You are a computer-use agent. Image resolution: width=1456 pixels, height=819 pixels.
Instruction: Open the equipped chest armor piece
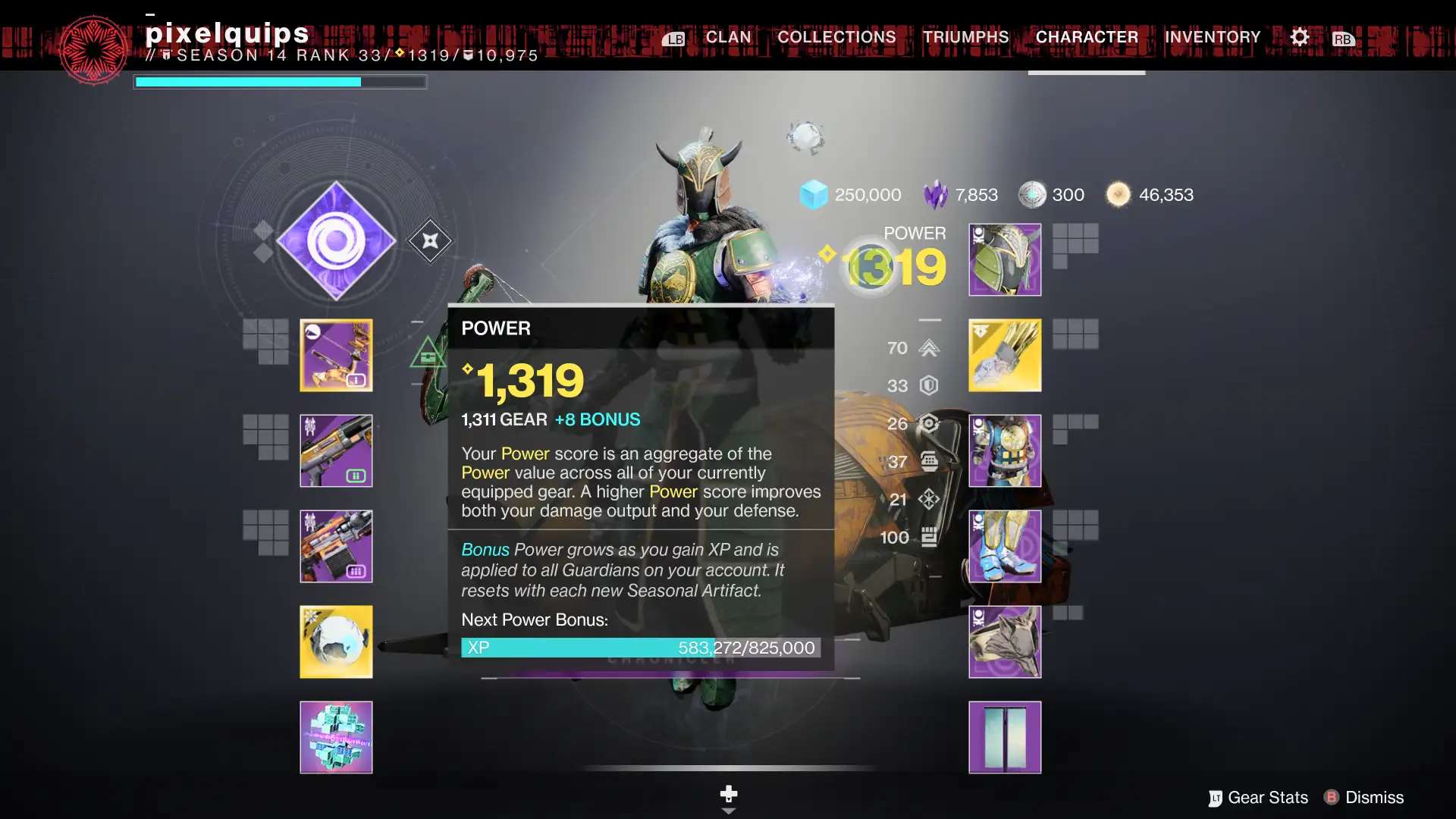(x=1004, y=450)
